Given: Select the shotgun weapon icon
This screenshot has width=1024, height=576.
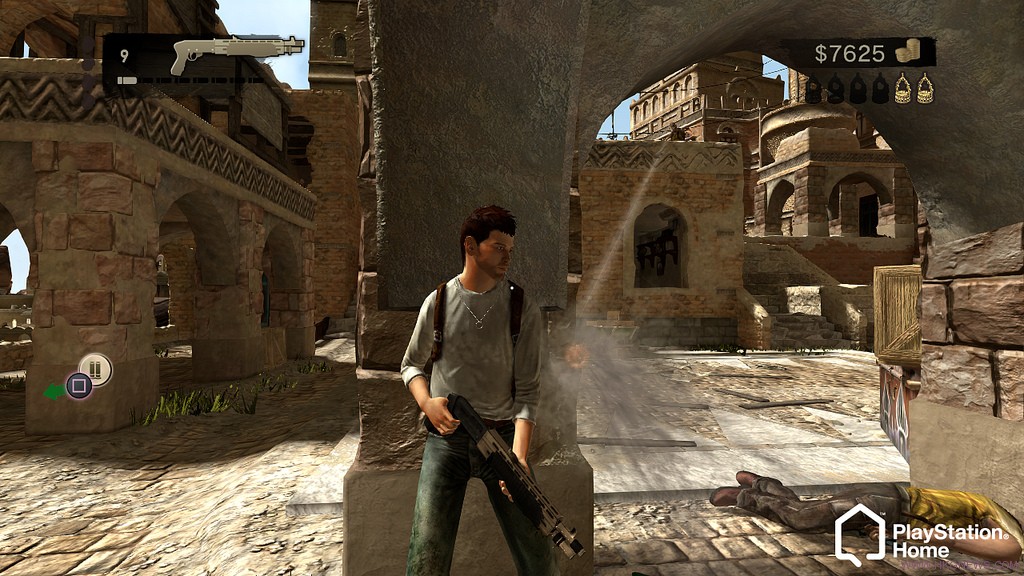Looking at the screenshot, I should (x=236, y=52).
